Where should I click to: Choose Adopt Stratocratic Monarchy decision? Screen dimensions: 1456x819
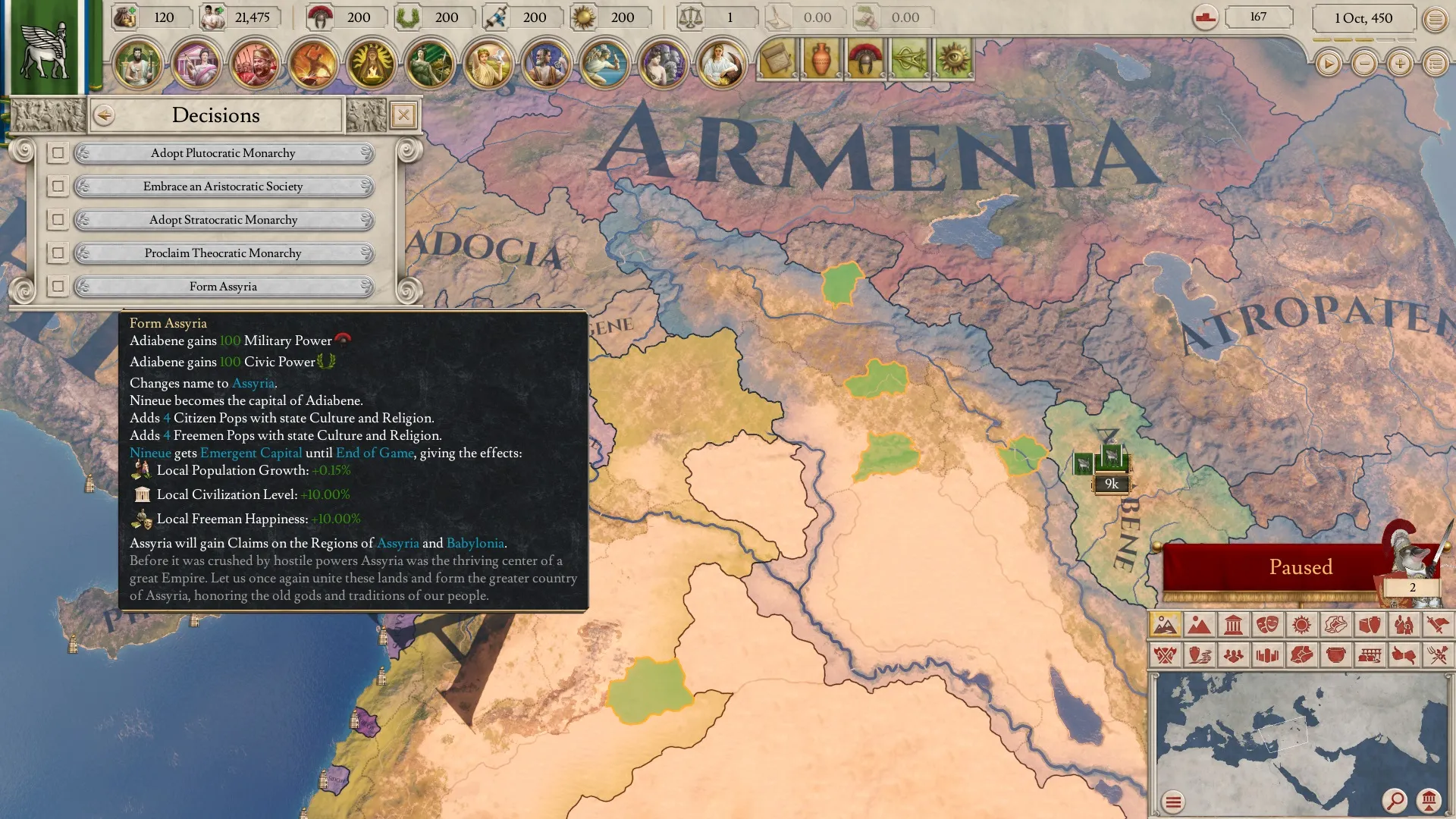point(223,220)
